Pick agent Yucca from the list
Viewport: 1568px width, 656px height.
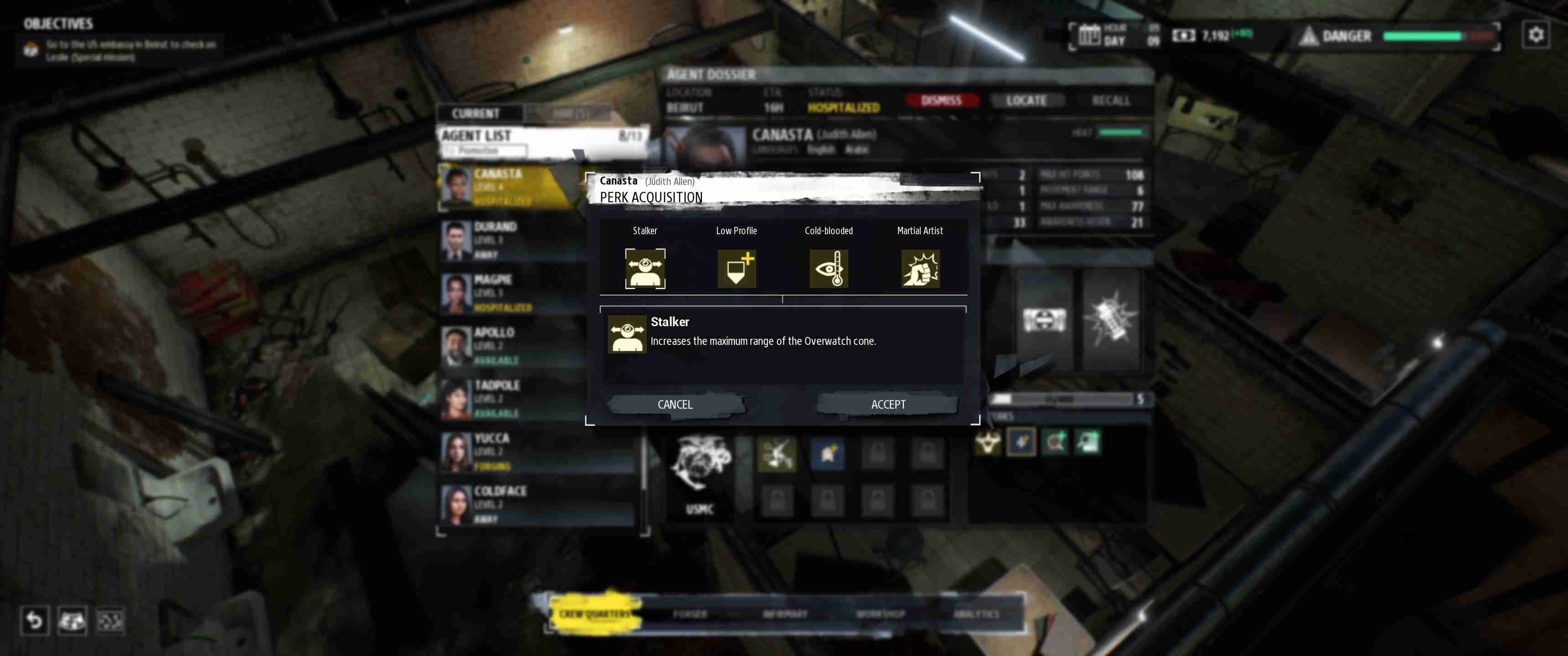click(x=511, y=451)
